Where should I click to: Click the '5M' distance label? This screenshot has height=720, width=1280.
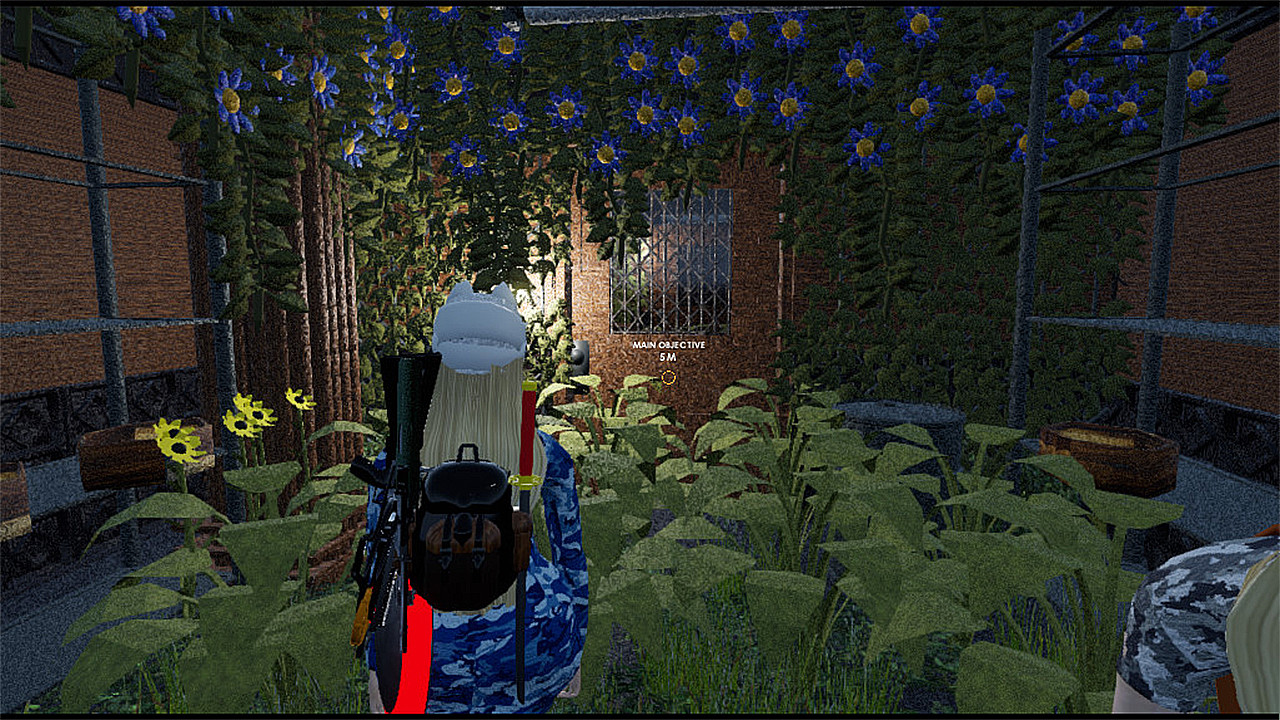(667, 356)
